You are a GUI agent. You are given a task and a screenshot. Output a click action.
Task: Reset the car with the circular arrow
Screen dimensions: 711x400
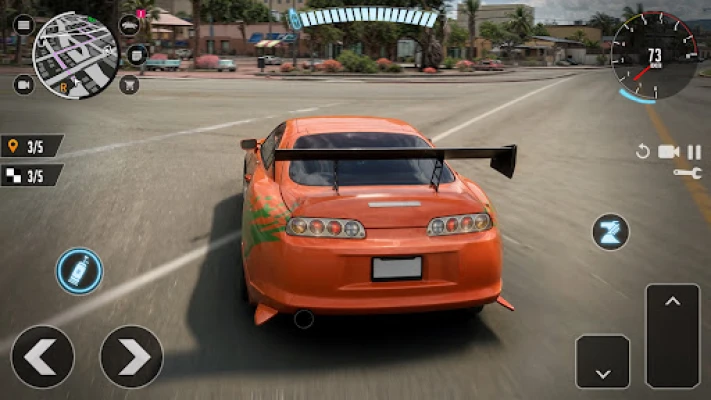click(643, 152)
